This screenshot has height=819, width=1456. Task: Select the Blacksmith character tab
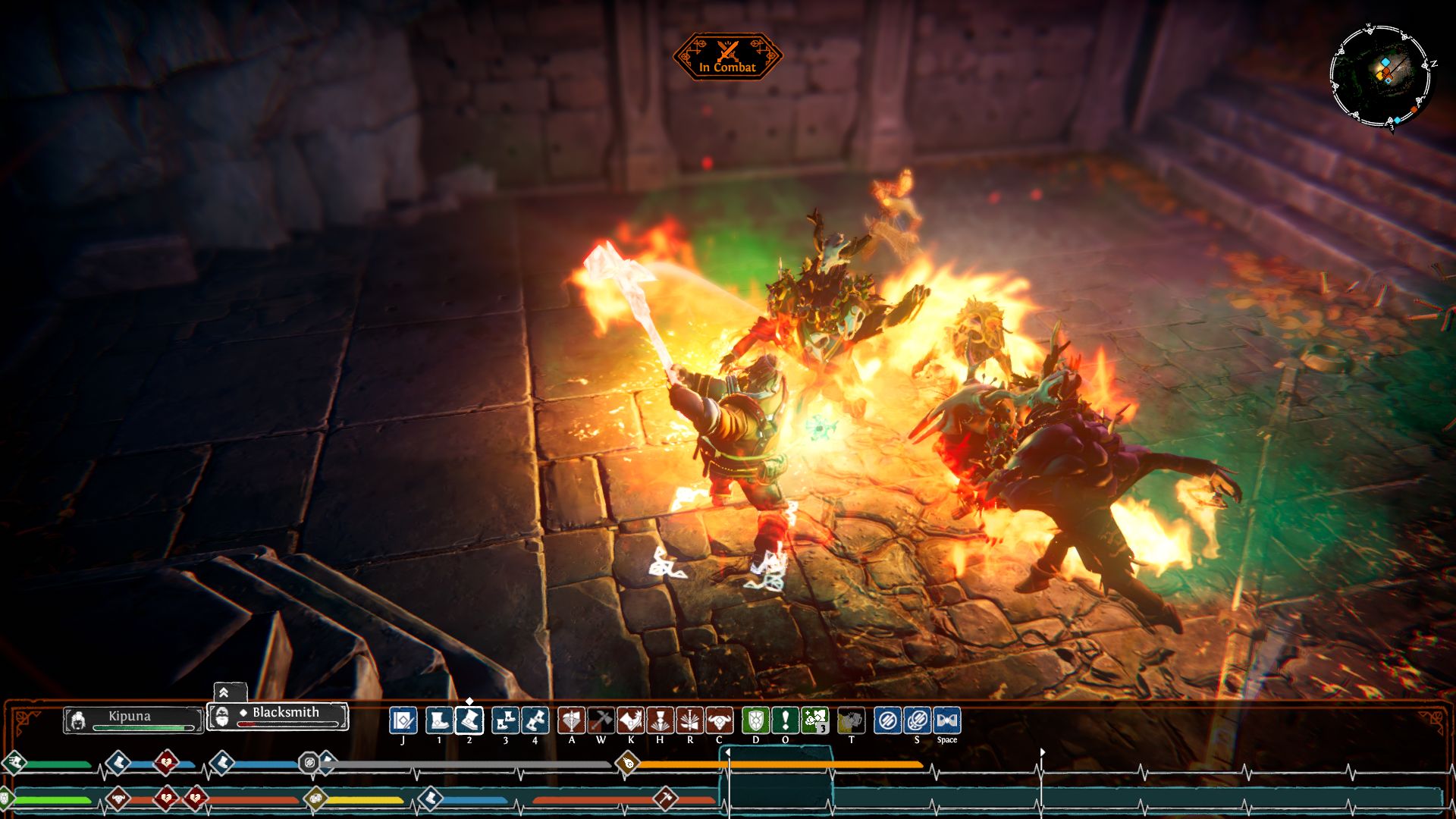pyautogui.click(x=278, y=716)
